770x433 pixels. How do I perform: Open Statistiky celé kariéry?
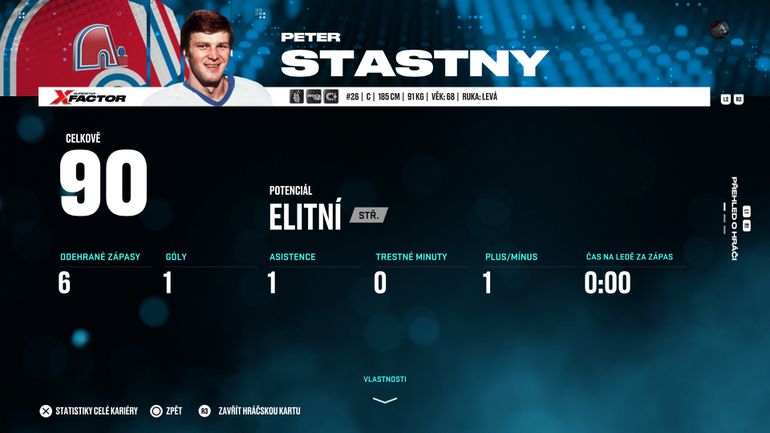coord(94,411)
